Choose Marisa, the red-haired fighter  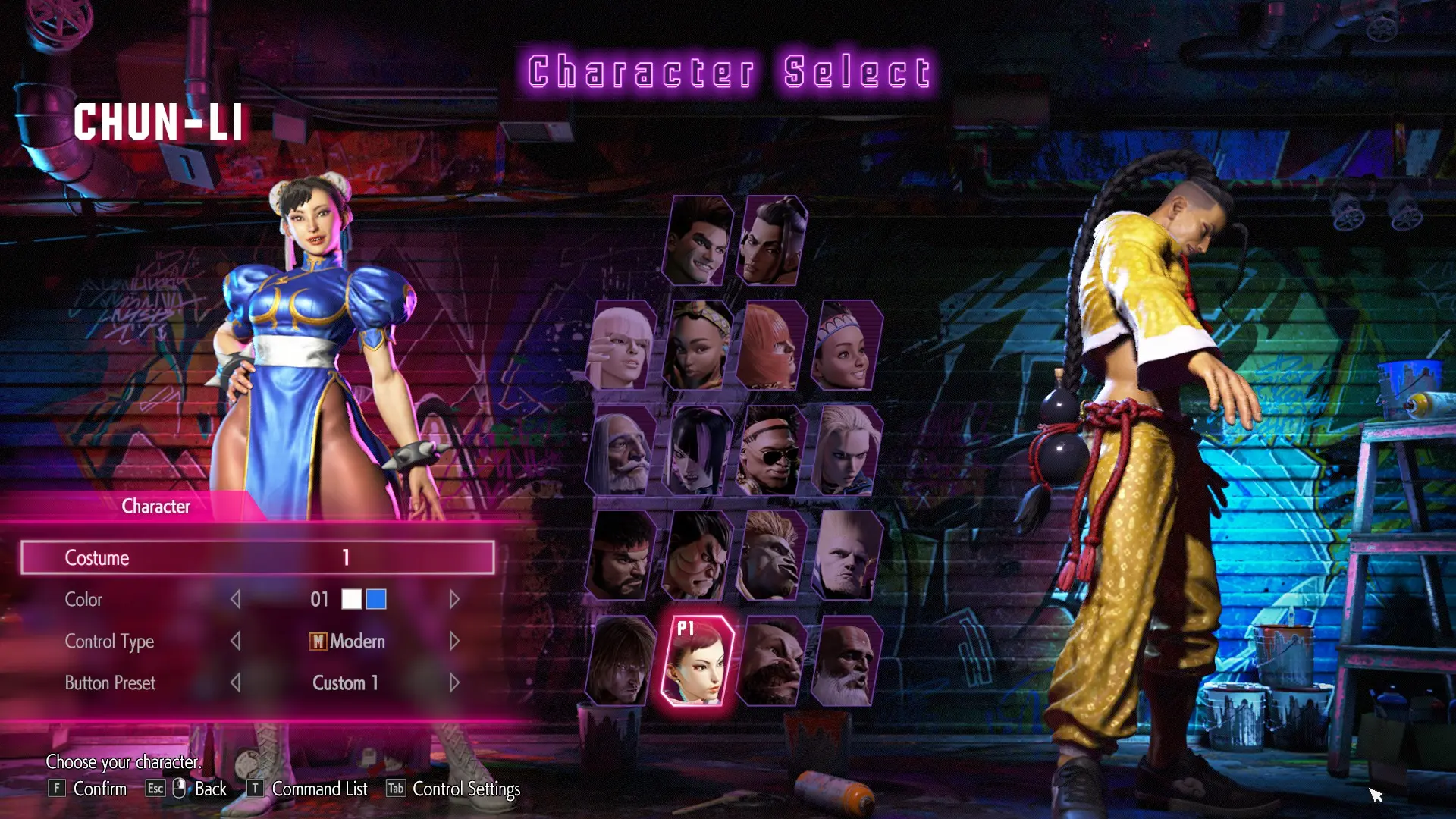771,346
